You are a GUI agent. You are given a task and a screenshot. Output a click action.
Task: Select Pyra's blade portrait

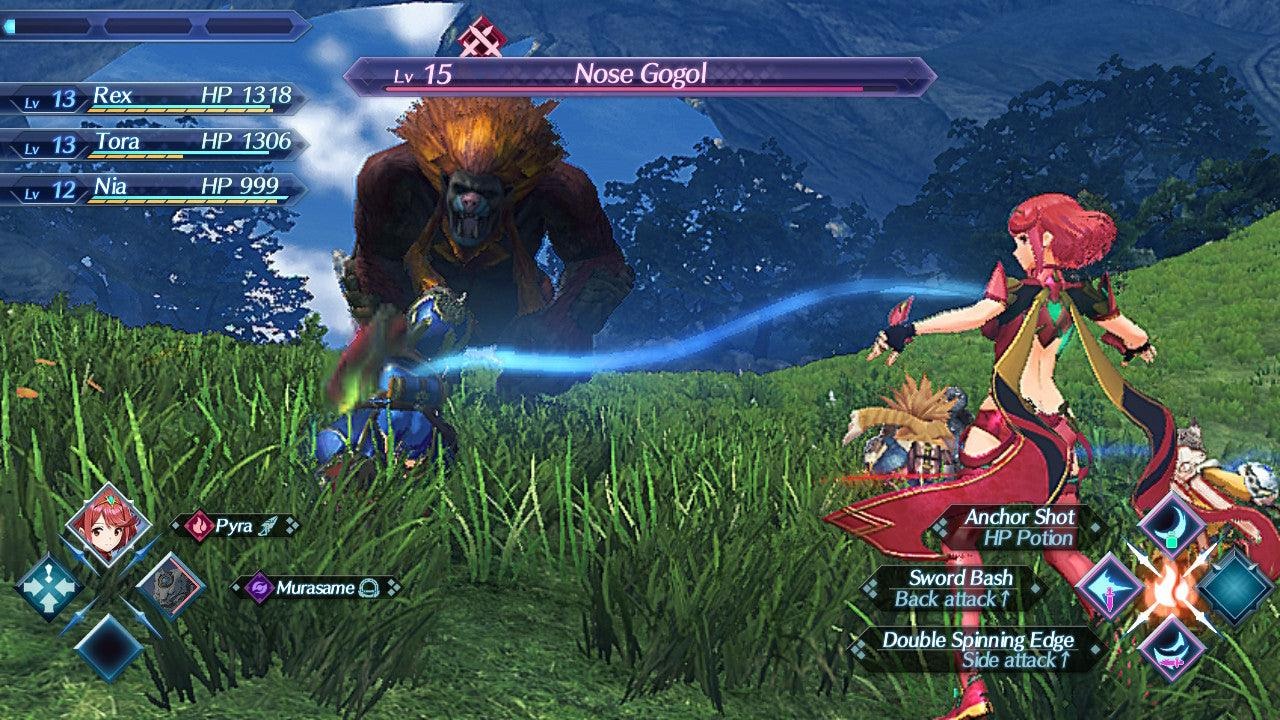click(x=108, y=525)
